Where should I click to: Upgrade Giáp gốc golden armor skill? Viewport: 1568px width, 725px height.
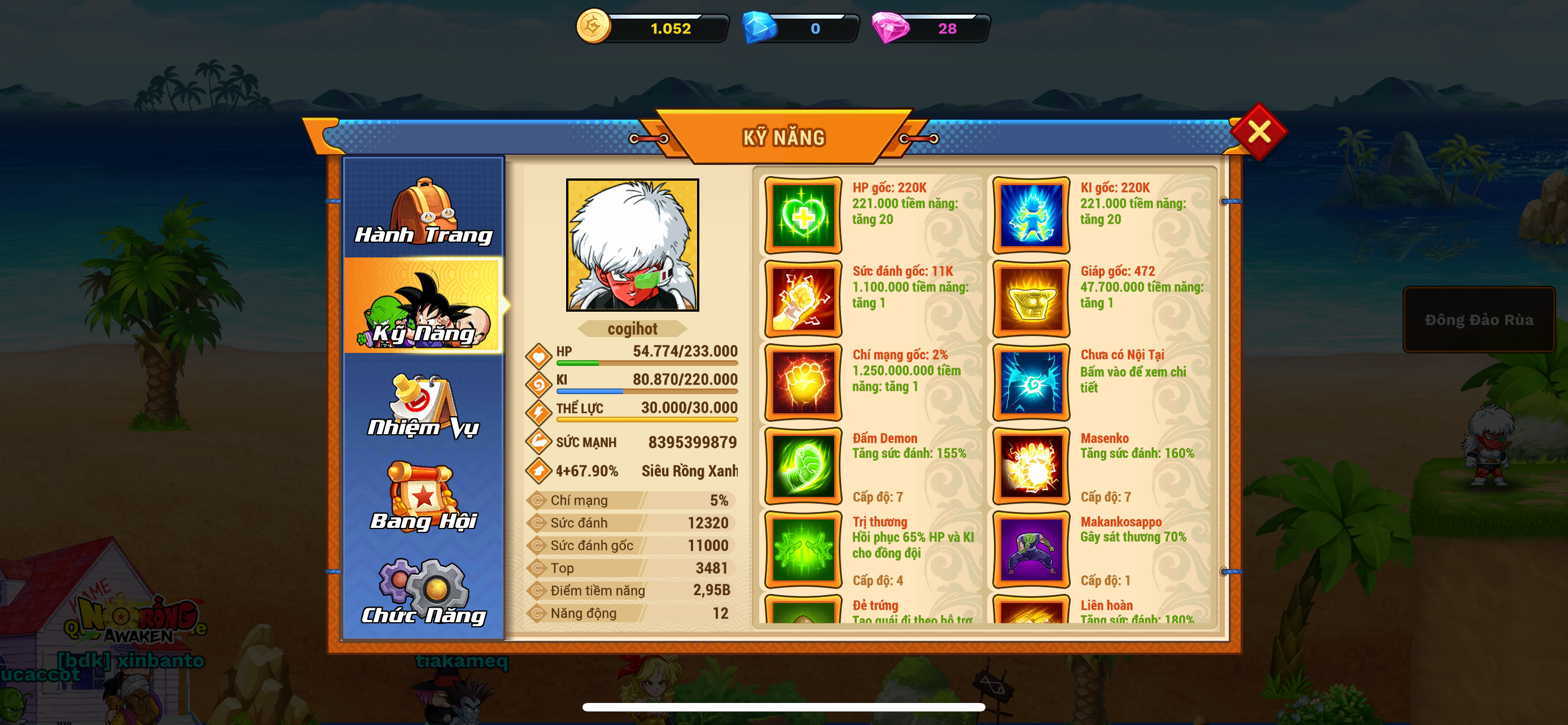[x=1031, y=299]
